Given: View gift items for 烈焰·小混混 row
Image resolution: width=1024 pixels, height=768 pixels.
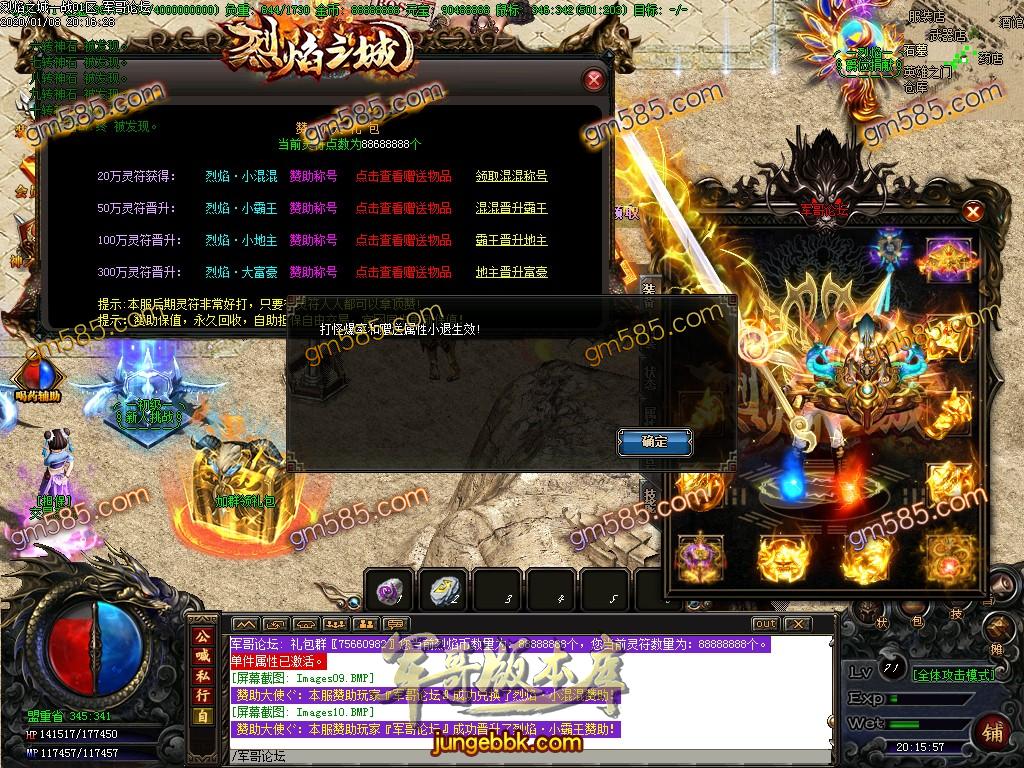Looking at the screenshot, I should tap(403, 176).
